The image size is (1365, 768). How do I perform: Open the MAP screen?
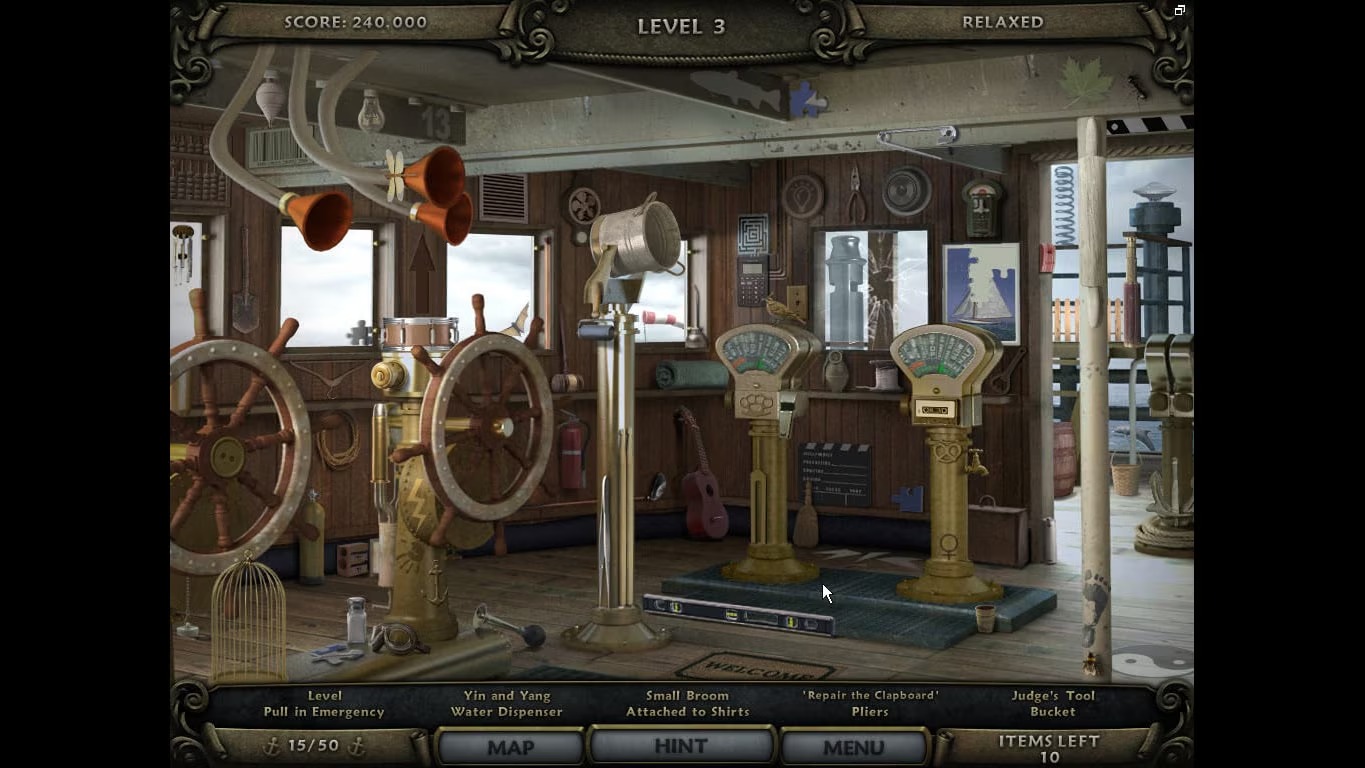(x=510, y=747)
